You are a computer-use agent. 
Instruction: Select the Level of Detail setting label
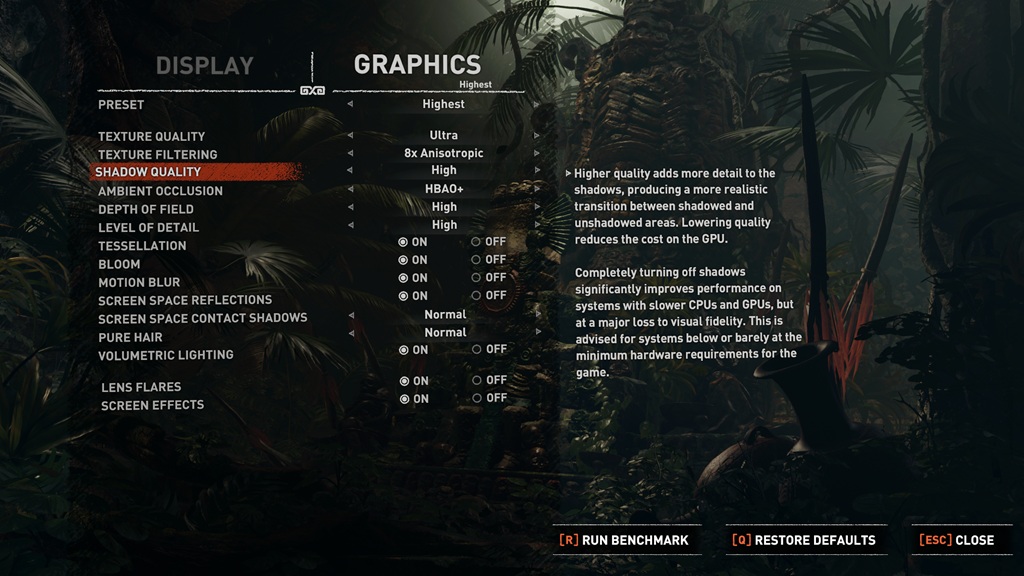(148, 227)
